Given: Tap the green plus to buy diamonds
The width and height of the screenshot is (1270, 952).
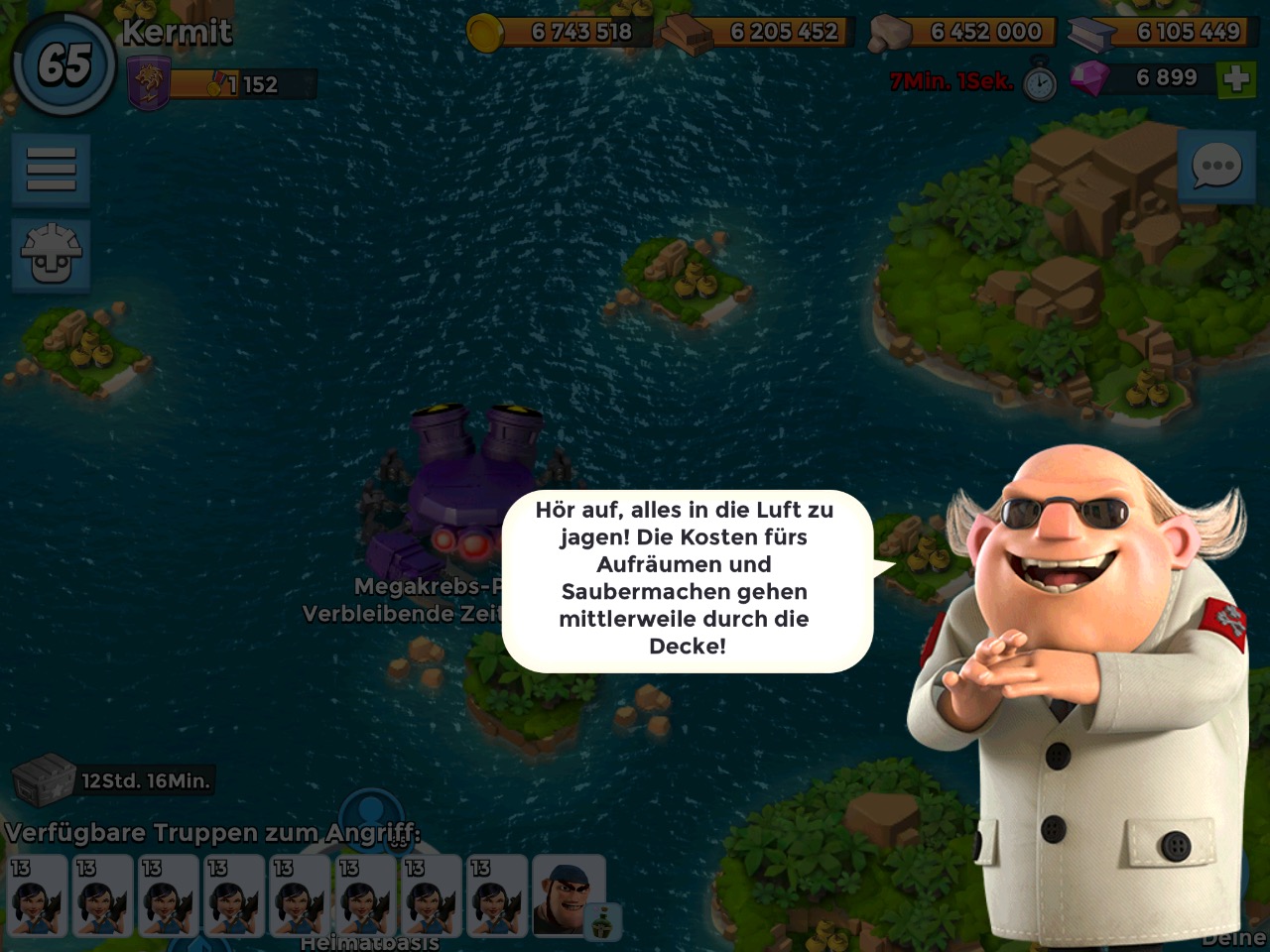Looking at the screenshot, I should point(1236,79).
